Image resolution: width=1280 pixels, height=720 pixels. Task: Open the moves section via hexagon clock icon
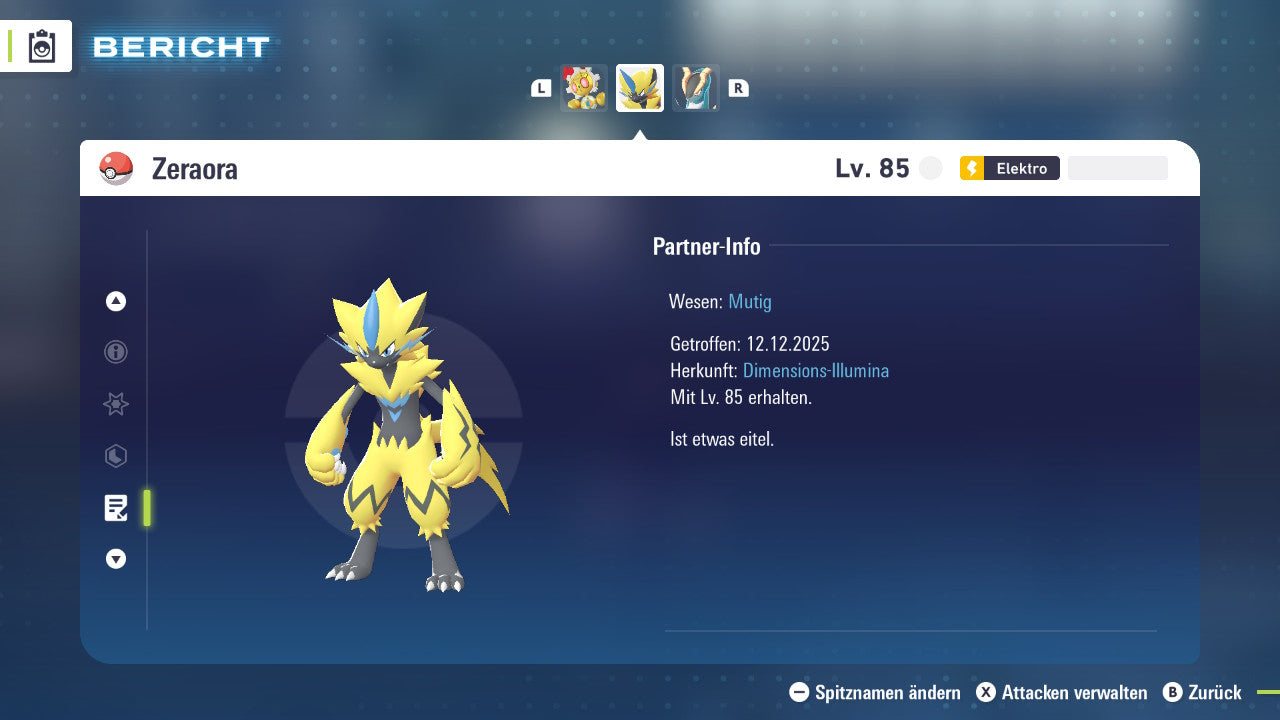pos(115,456)
